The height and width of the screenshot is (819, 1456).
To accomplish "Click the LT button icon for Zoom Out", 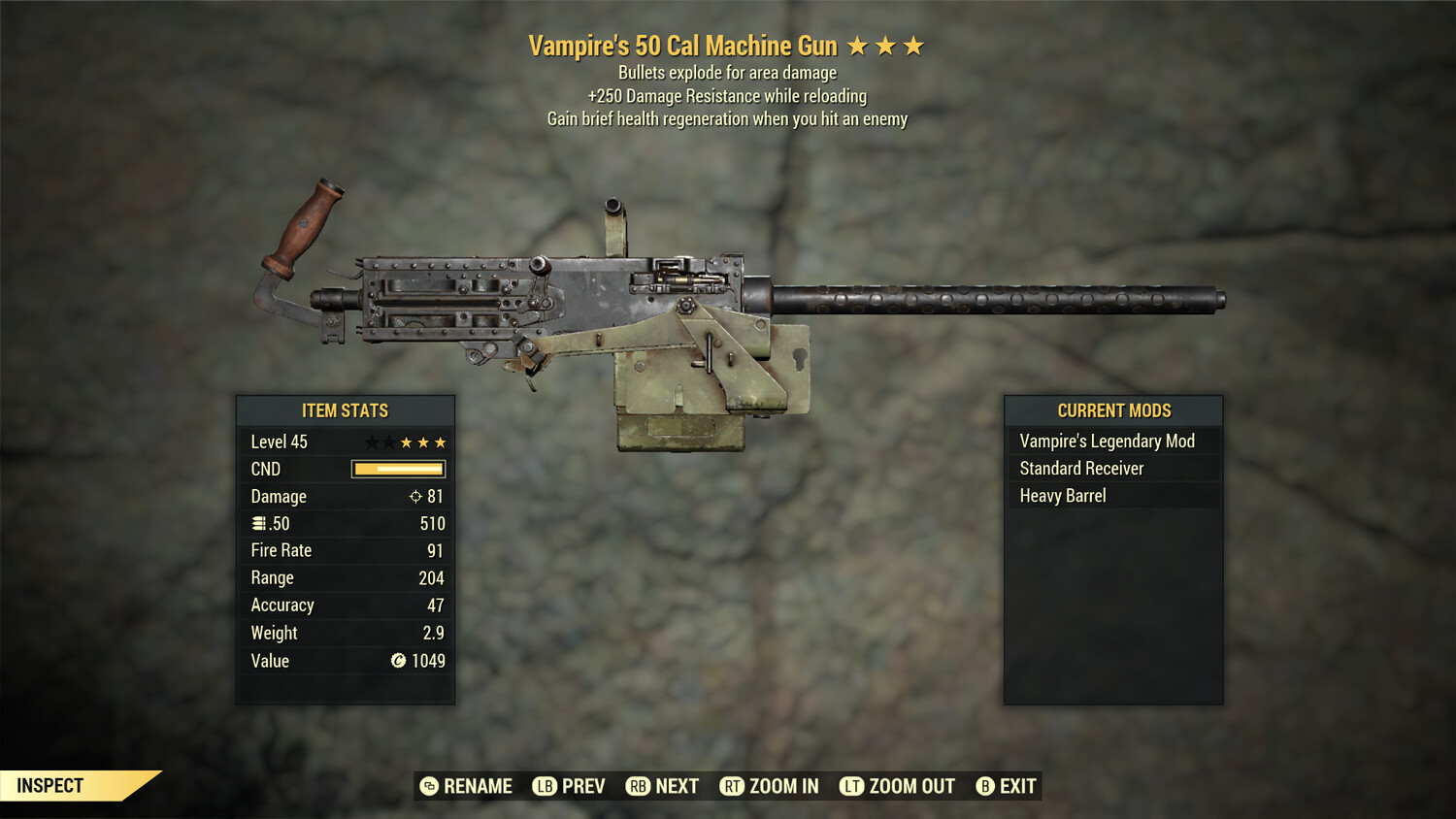I will coord(853,786).
